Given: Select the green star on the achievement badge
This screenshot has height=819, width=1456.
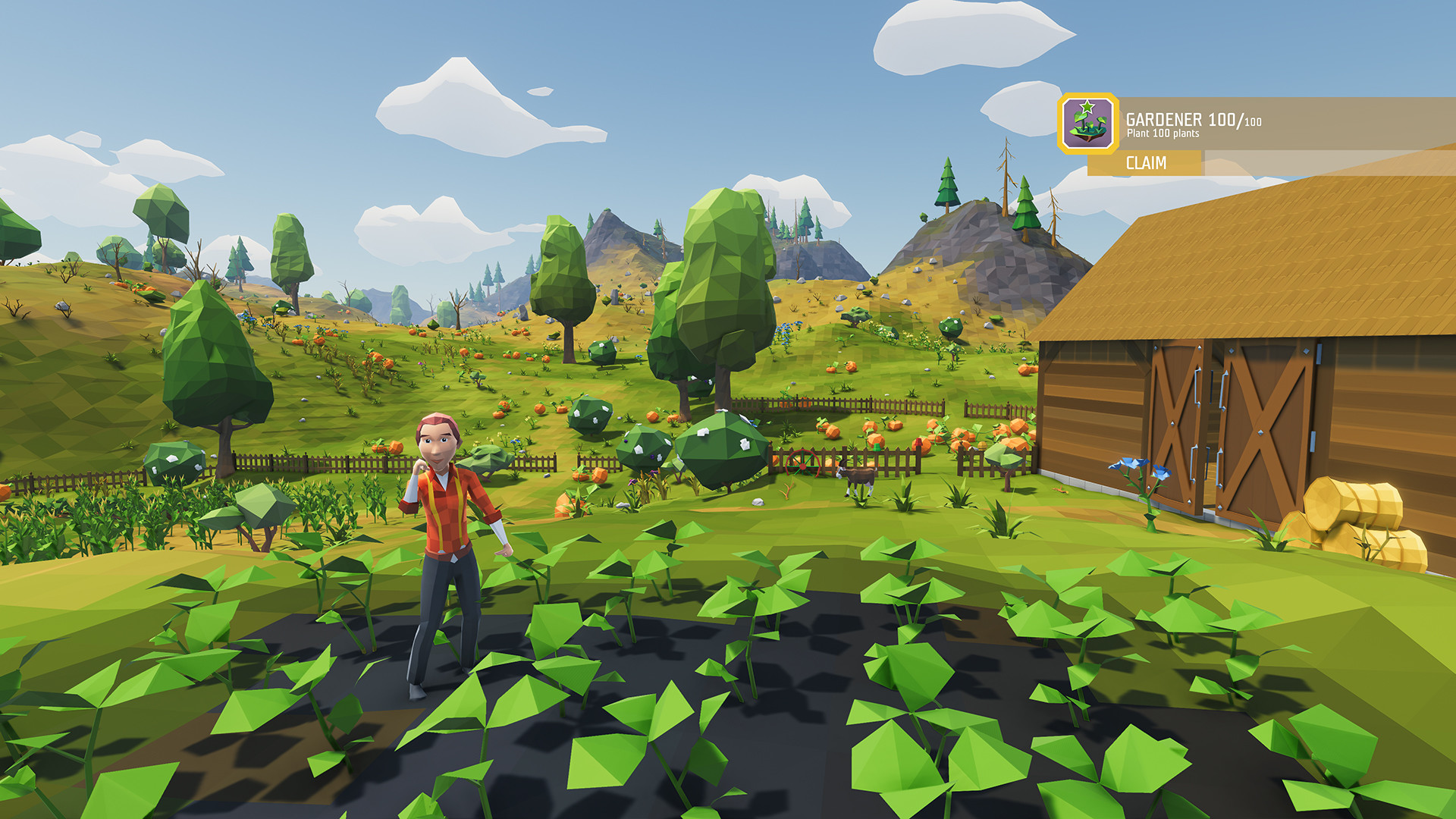Looking at the screenshot, I should 1087,106.
